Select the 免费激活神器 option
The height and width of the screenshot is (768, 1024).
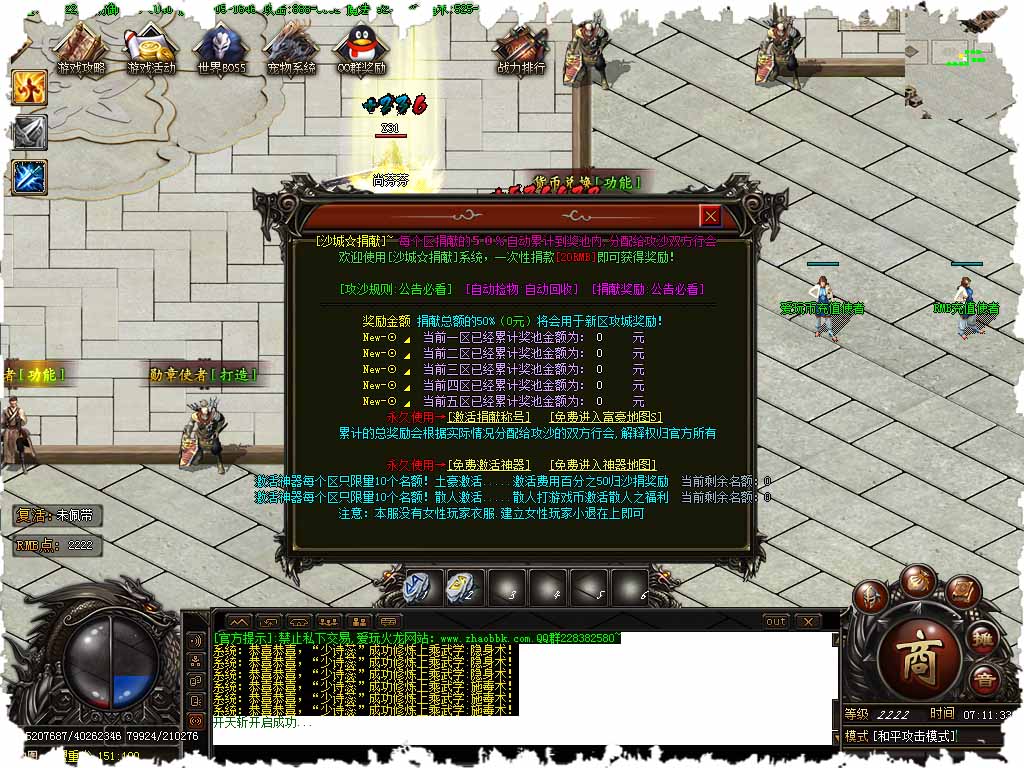490,465
